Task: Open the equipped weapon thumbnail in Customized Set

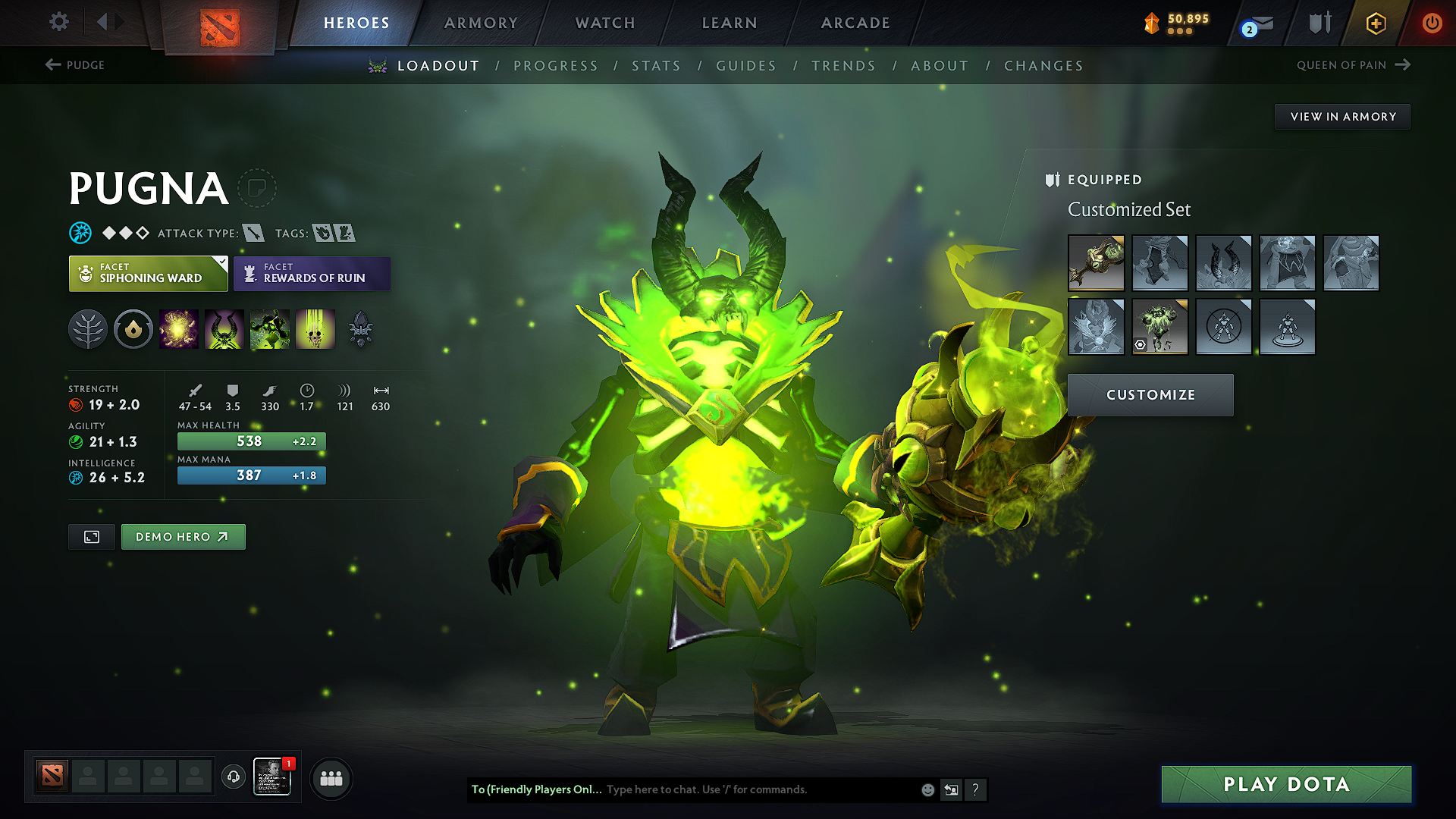Action: (x=1096, y=263)
